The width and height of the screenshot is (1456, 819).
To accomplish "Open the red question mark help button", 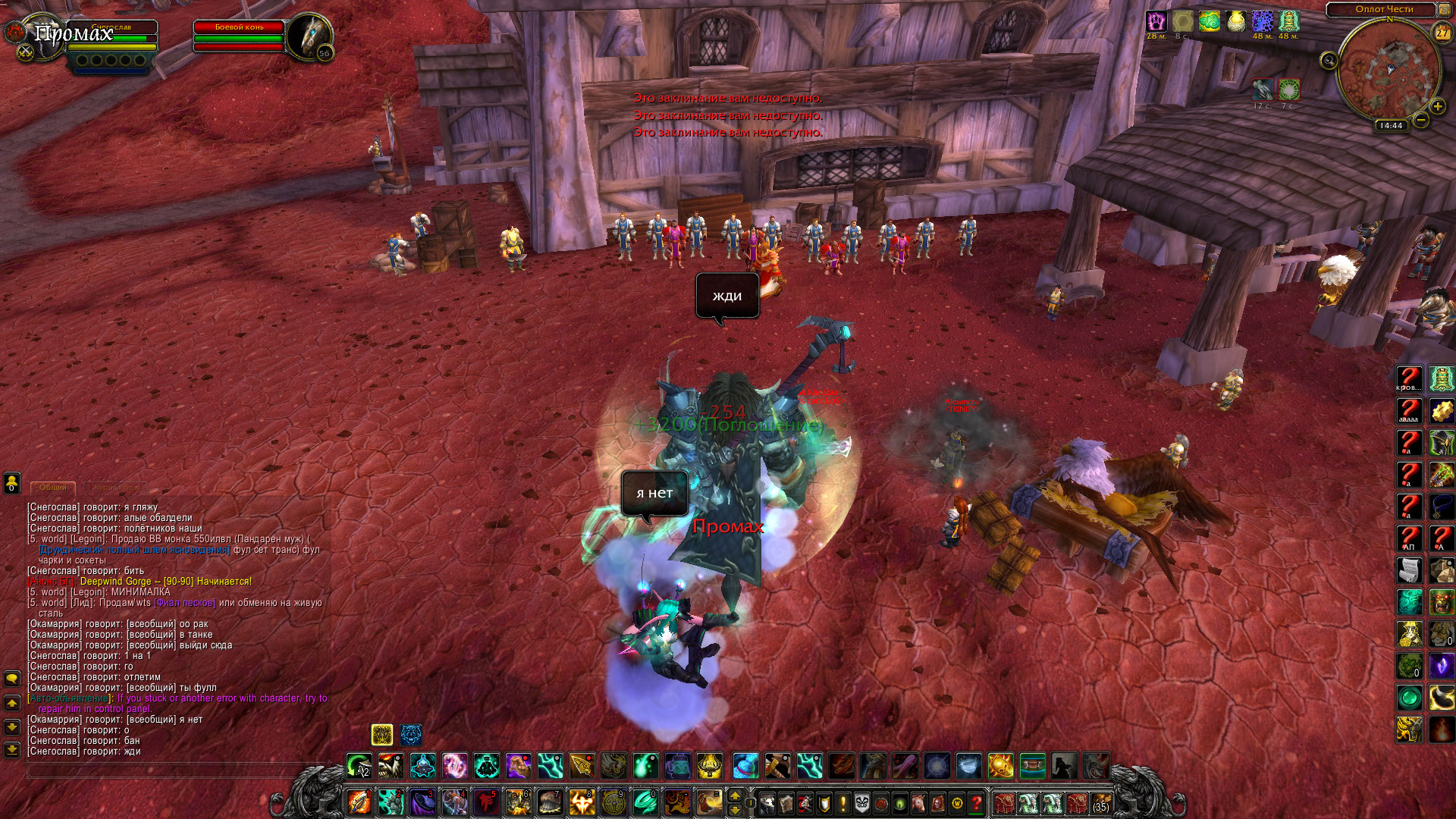I will point(977,803).
